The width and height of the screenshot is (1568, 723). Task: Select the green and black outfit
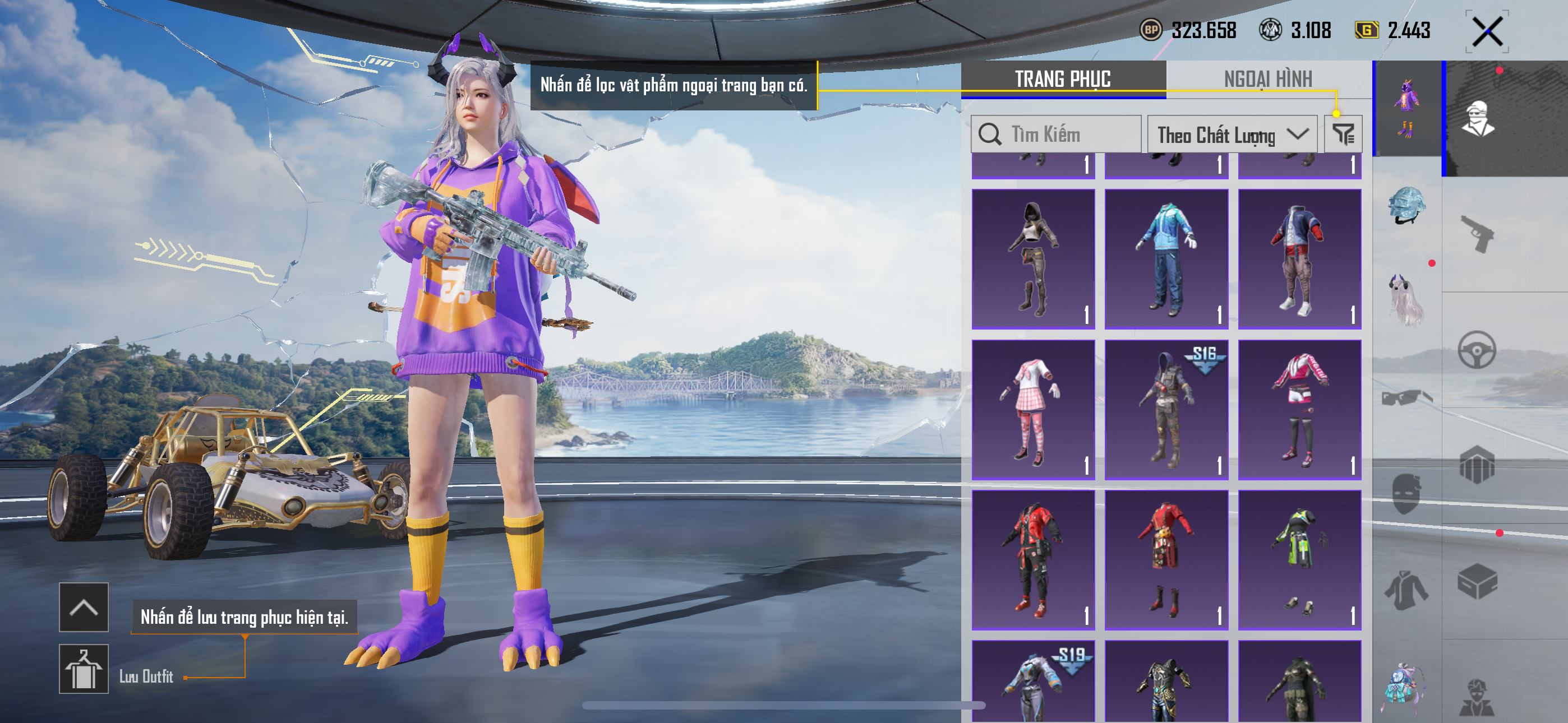click(1299, 560)
